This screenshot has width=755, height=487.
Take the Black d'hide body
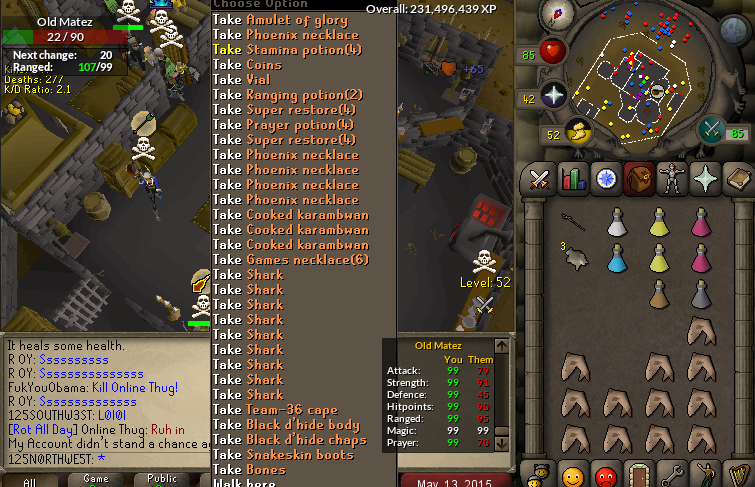pyautogui.click(x=286, y=425)
